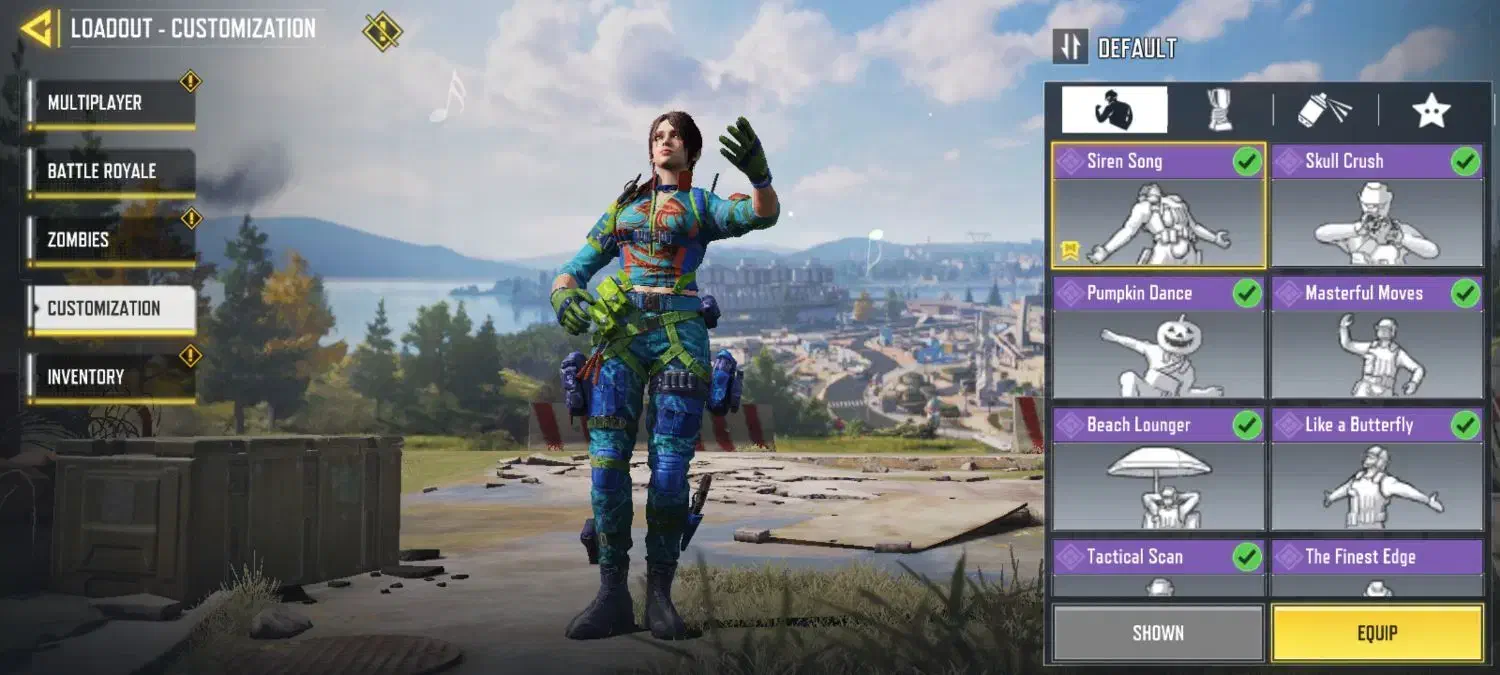Switch to the spray can tab

click(x=1325, y=110)
